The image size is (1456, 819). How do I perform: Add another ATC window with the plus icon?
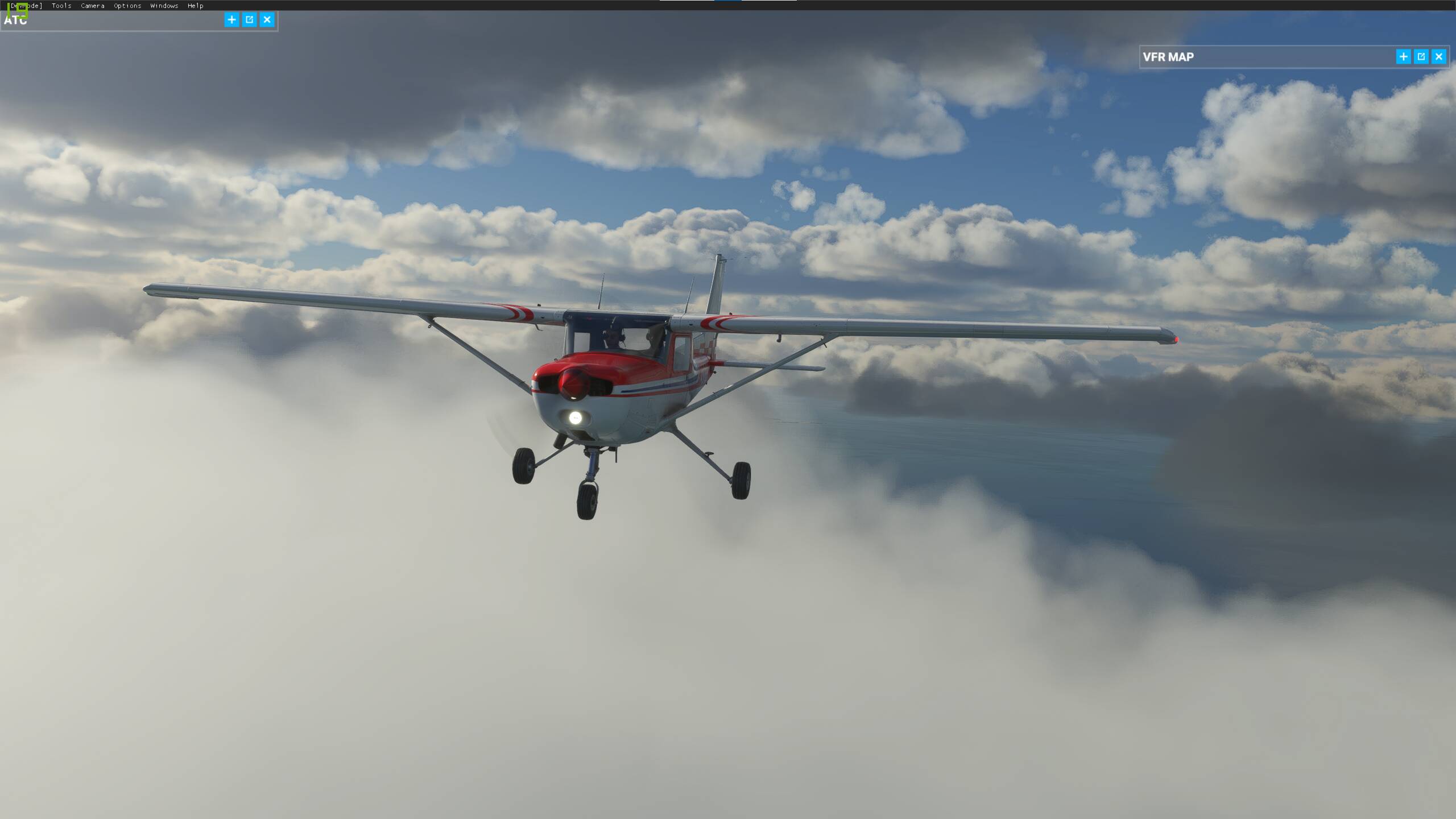231,19
